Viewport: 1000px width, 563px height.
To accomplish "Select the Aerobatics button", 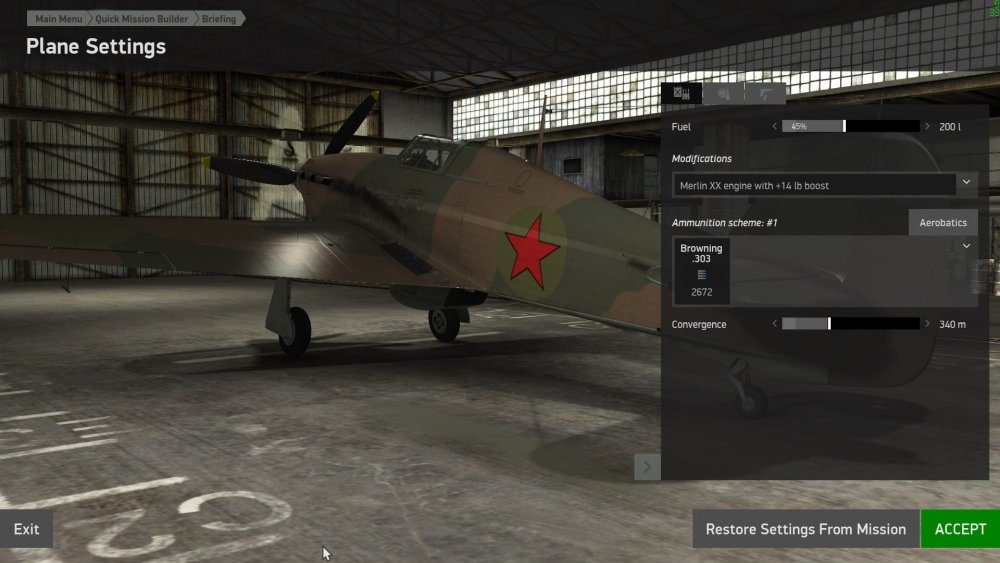I will [x=943, y=222].
